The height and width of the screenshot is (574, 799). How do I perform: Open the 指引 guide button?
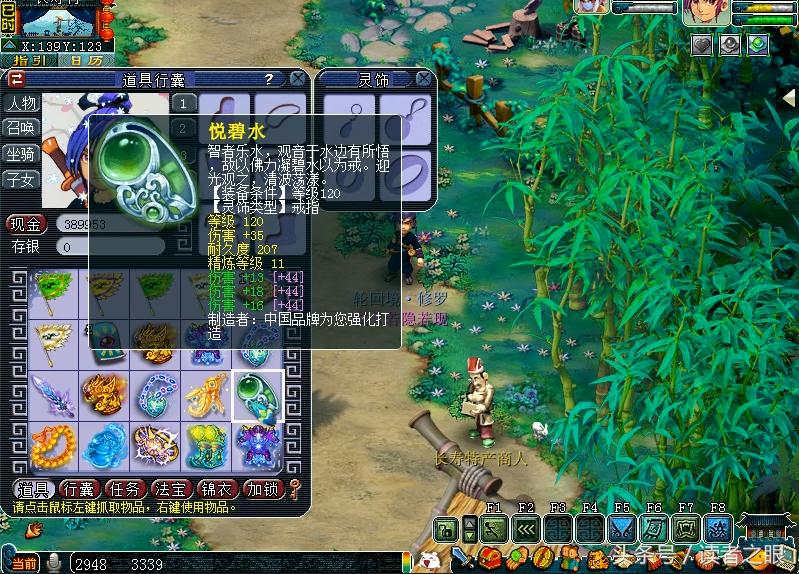(x=27, y=61)
